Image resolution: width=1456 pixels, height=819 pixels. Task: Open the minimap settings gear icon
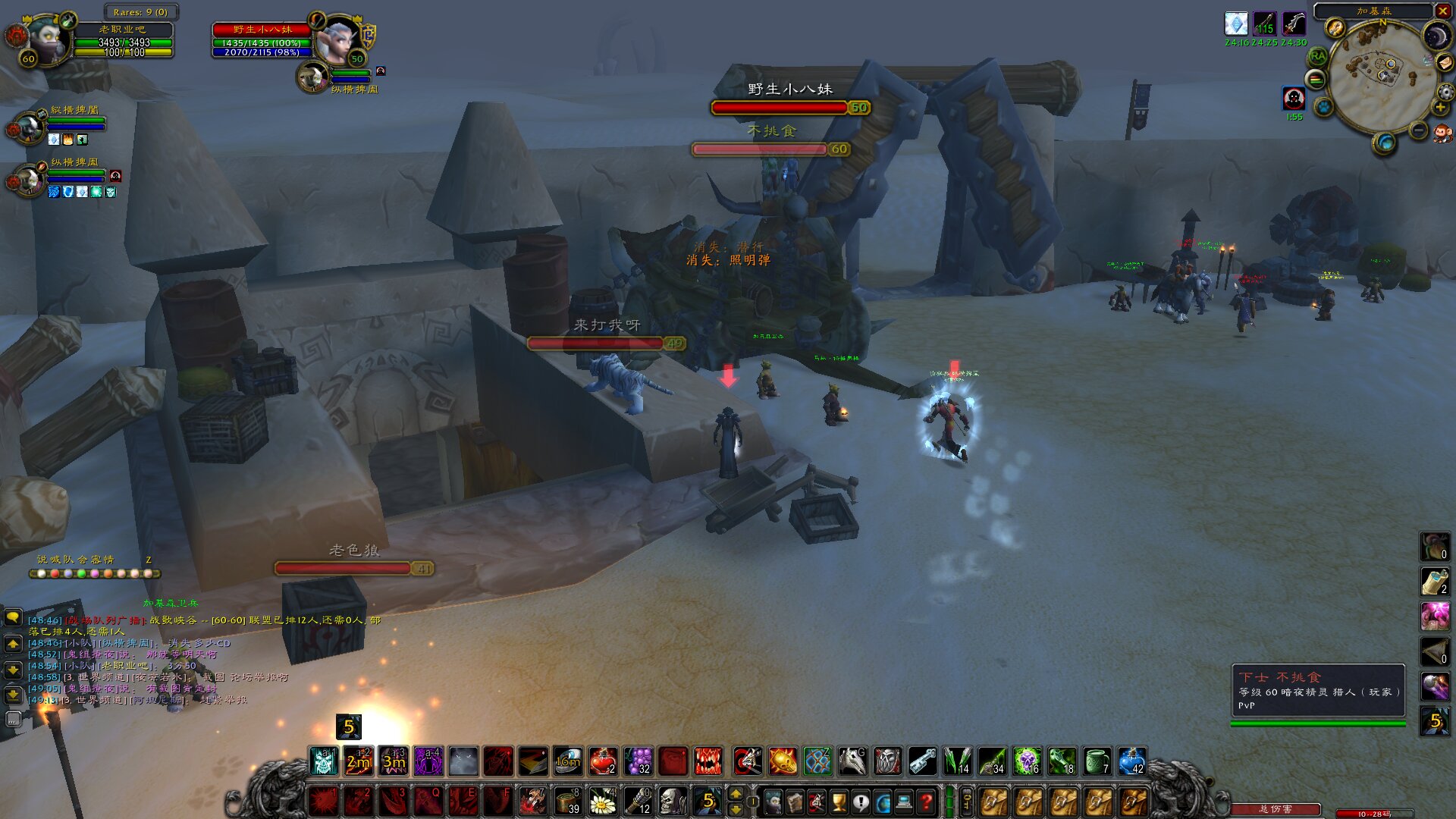(x=1445, y=92)
